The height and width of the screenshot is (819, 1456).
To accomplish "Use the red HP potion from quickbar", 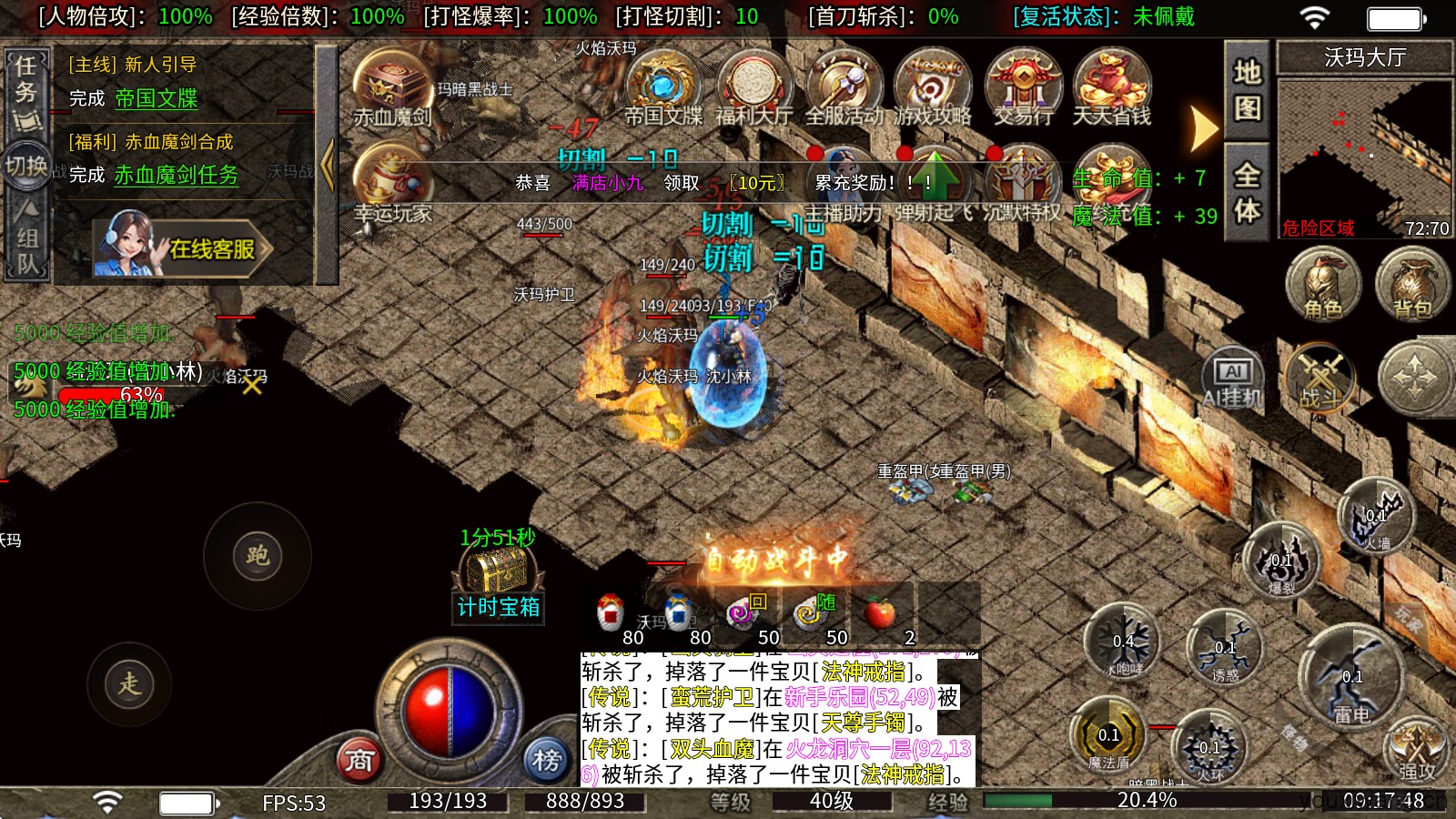I will pyautogui.click(x=610, y=610).
